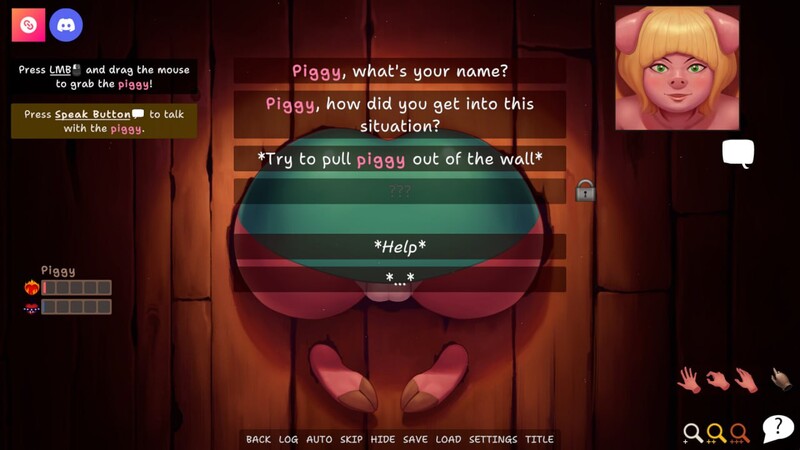Click the white speech bubble speak button
800x450 pixels.
point(738,153)
